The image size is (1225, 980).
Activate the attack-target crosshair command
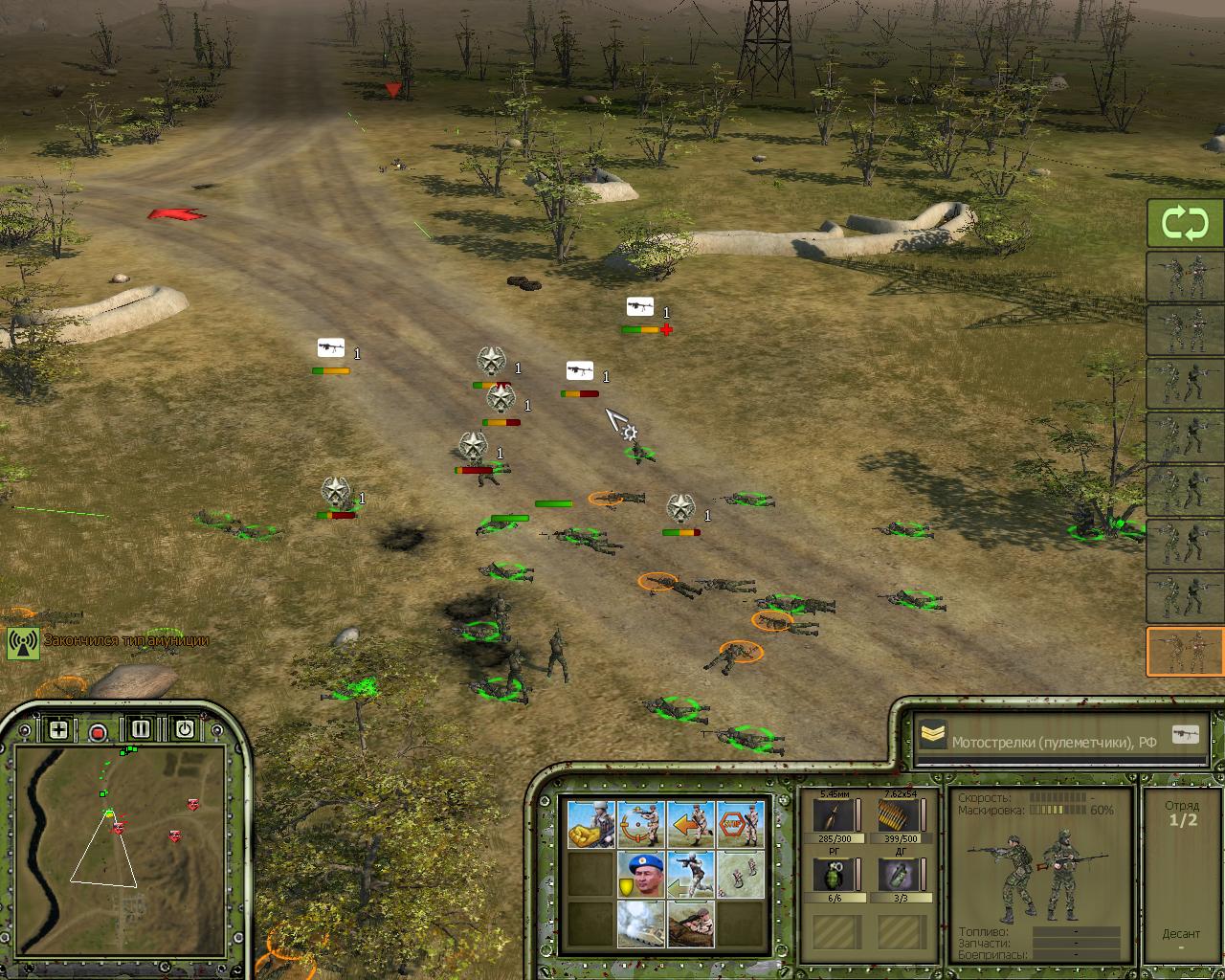641,824
